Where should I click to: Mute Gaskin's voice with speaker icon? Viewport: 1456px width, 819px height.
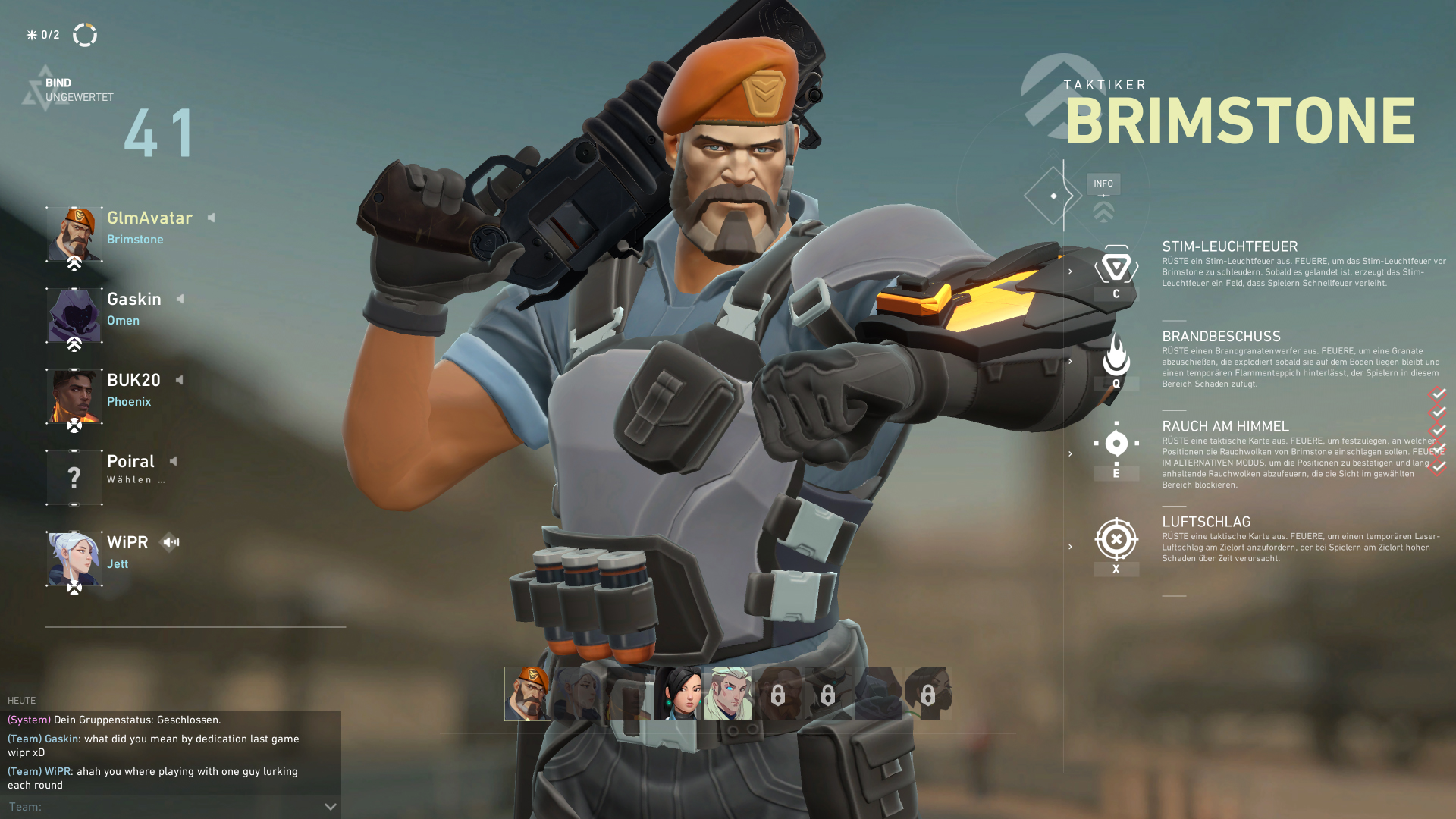(x=180, y=299)
